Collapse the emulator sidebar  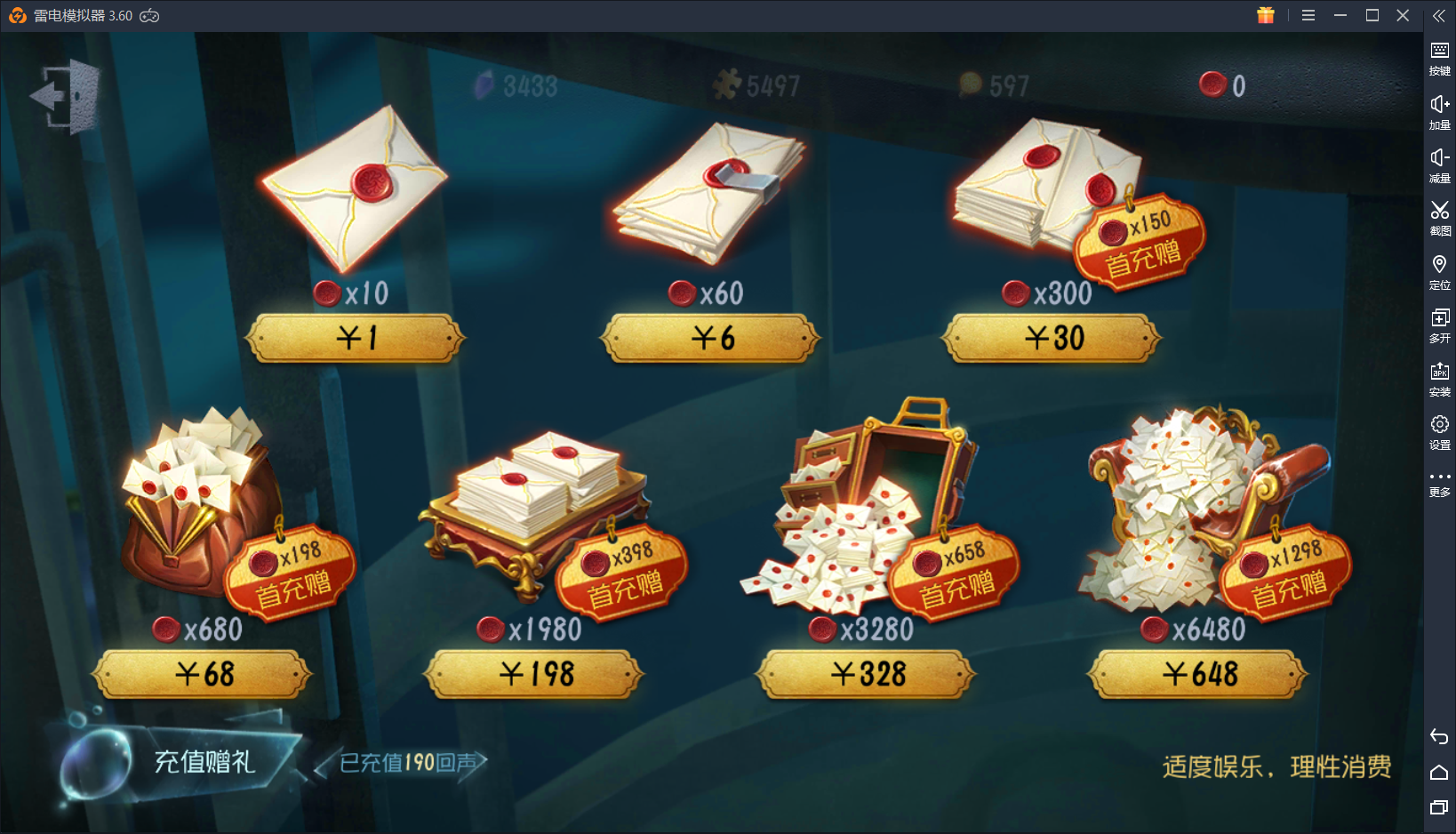point(1439,15)
